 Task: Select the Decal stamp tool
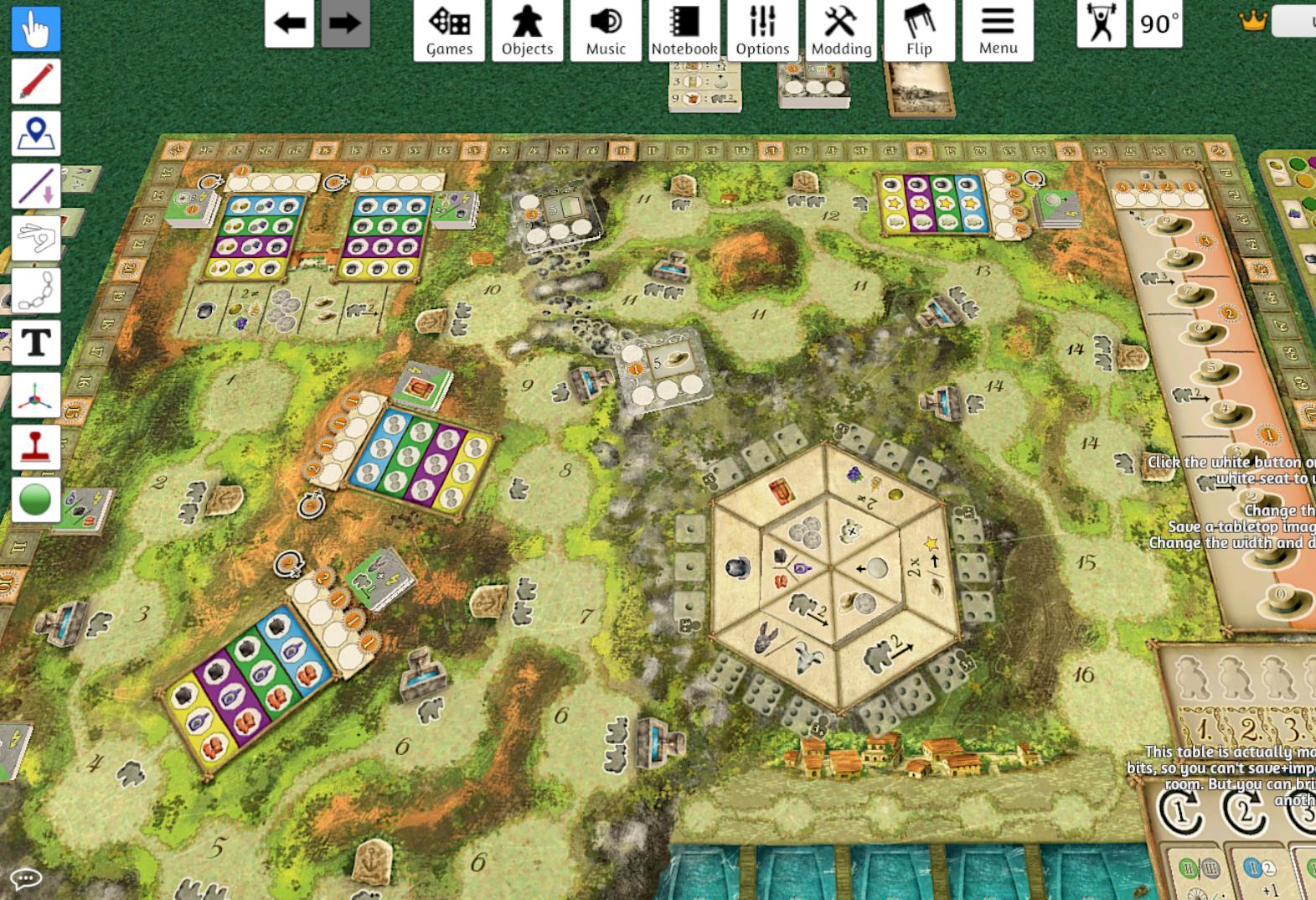[35, 447]
